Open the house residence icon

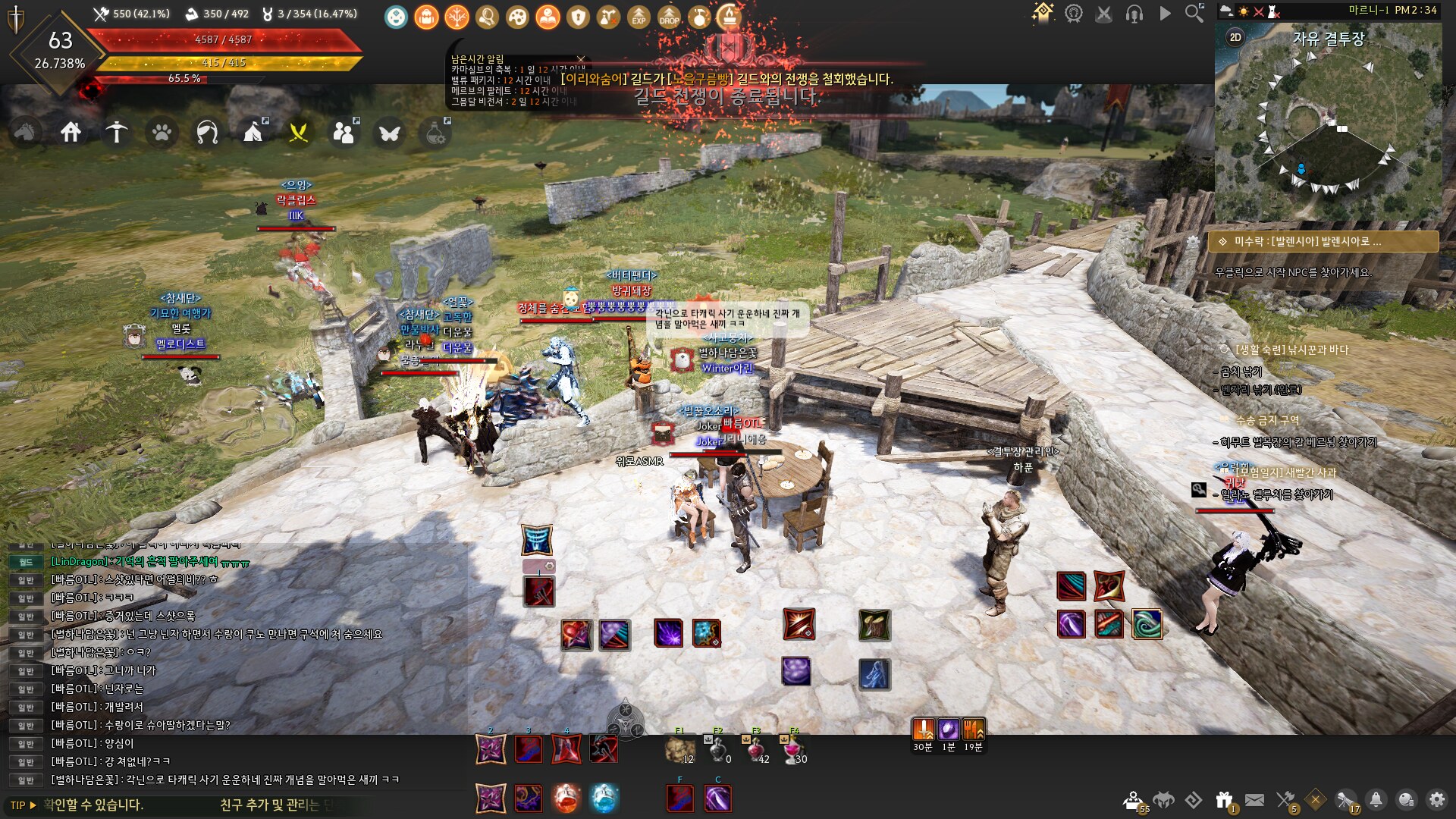[71, 133]
